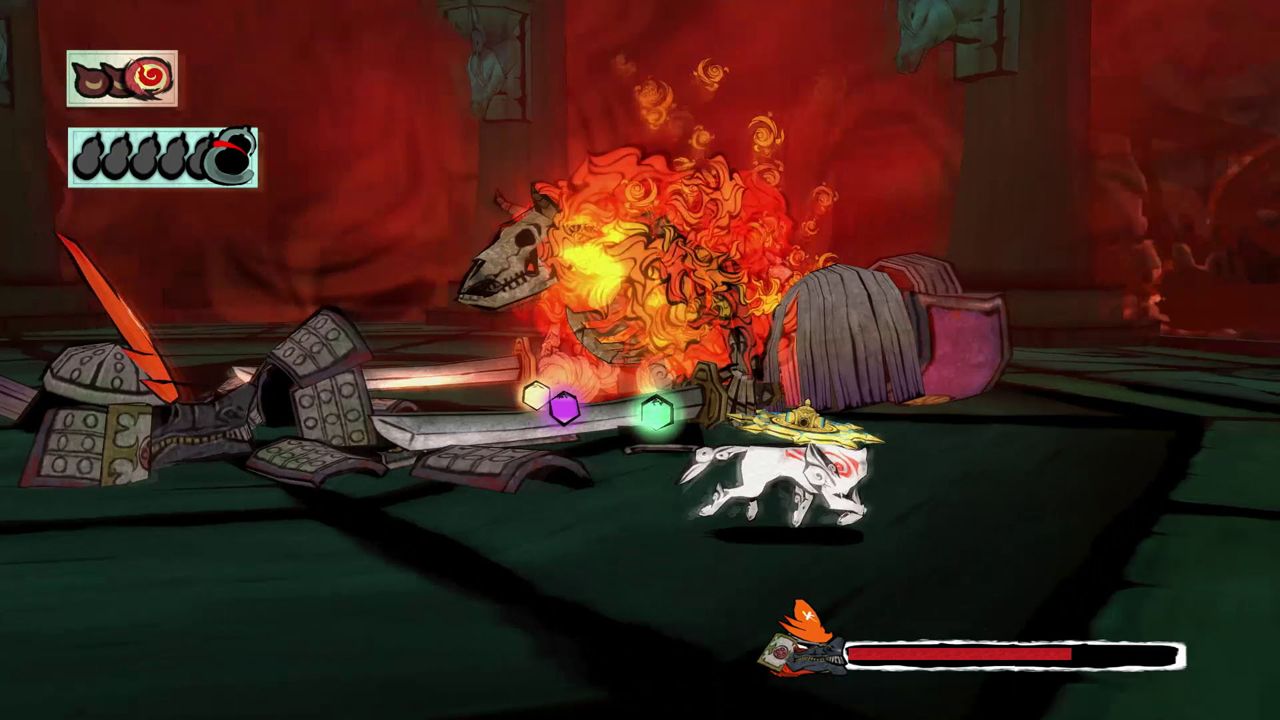Click the red-banded ink bottle icon
This screenshot has width=1280, height=720.
(229, 152)
